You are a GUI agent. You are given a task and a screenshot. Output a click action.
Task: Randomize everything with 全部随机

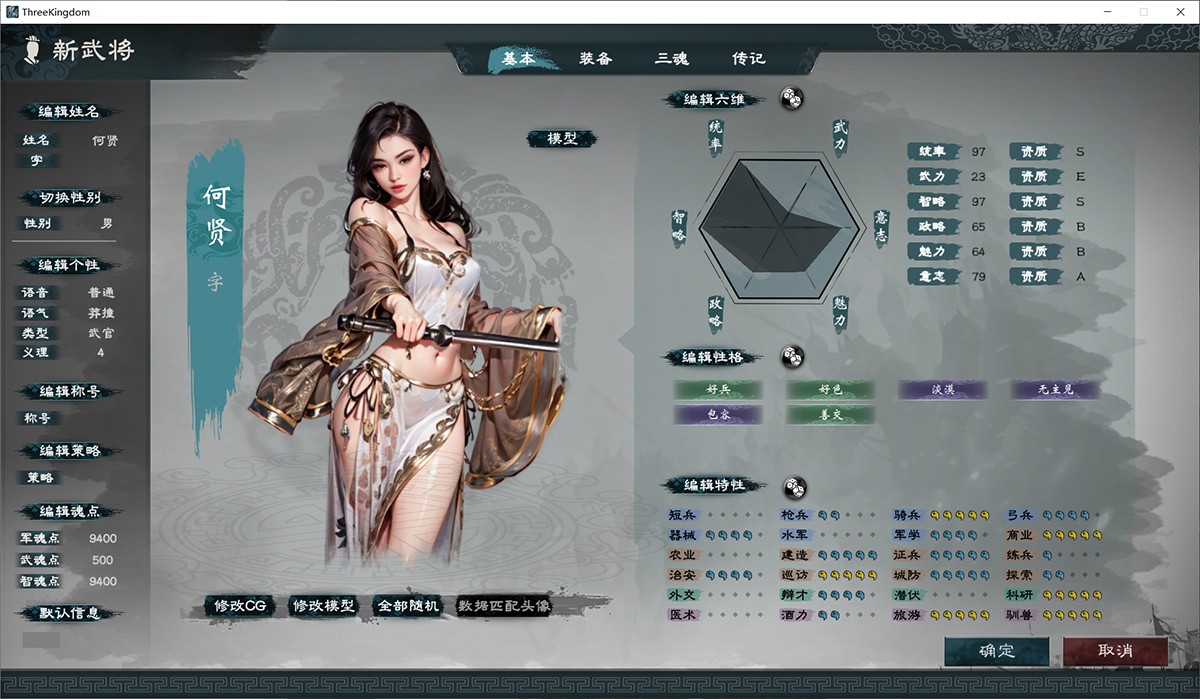coord(407,606)
